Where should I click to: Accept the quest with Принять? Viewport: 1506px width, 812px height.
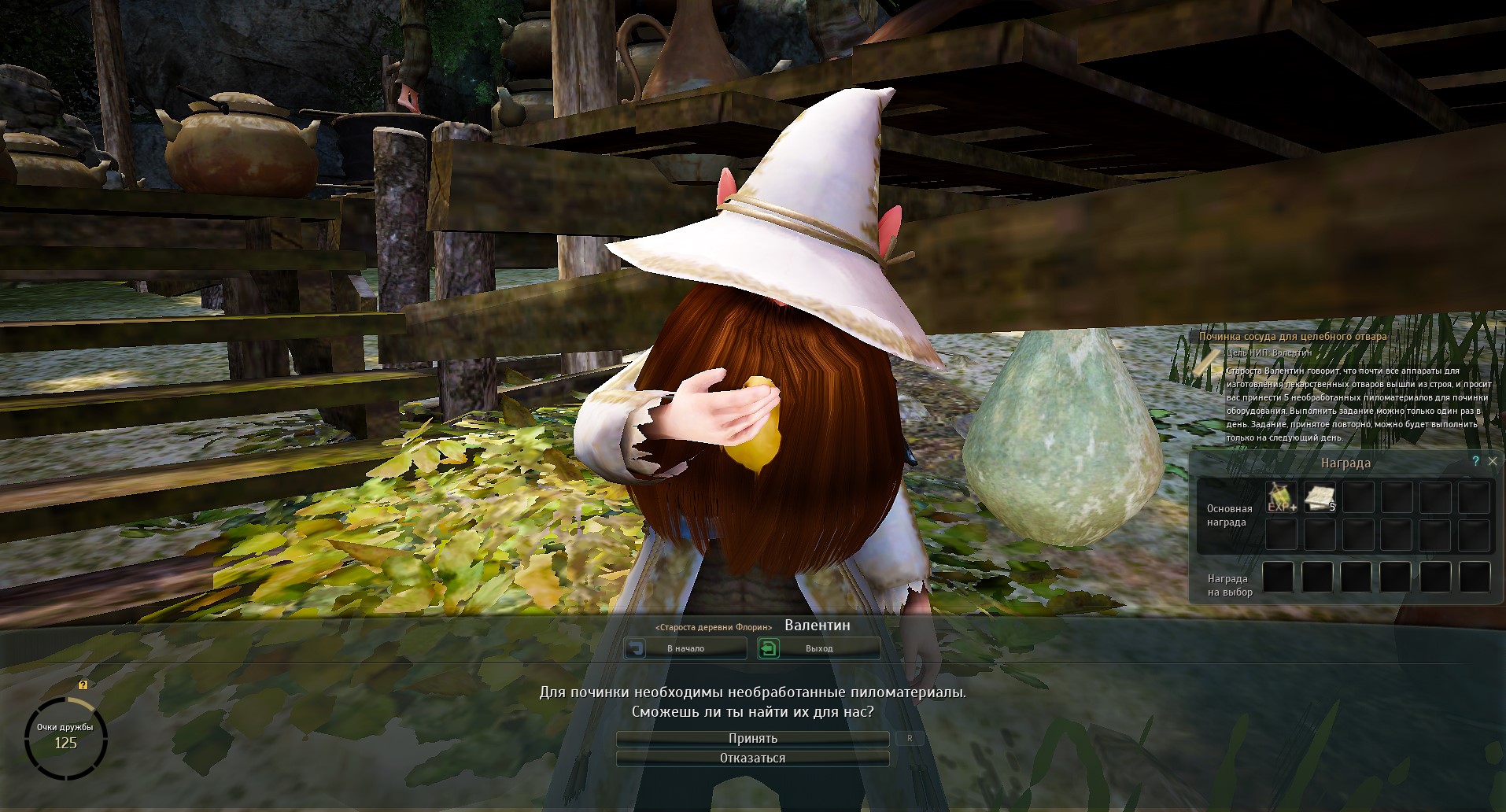752,739
